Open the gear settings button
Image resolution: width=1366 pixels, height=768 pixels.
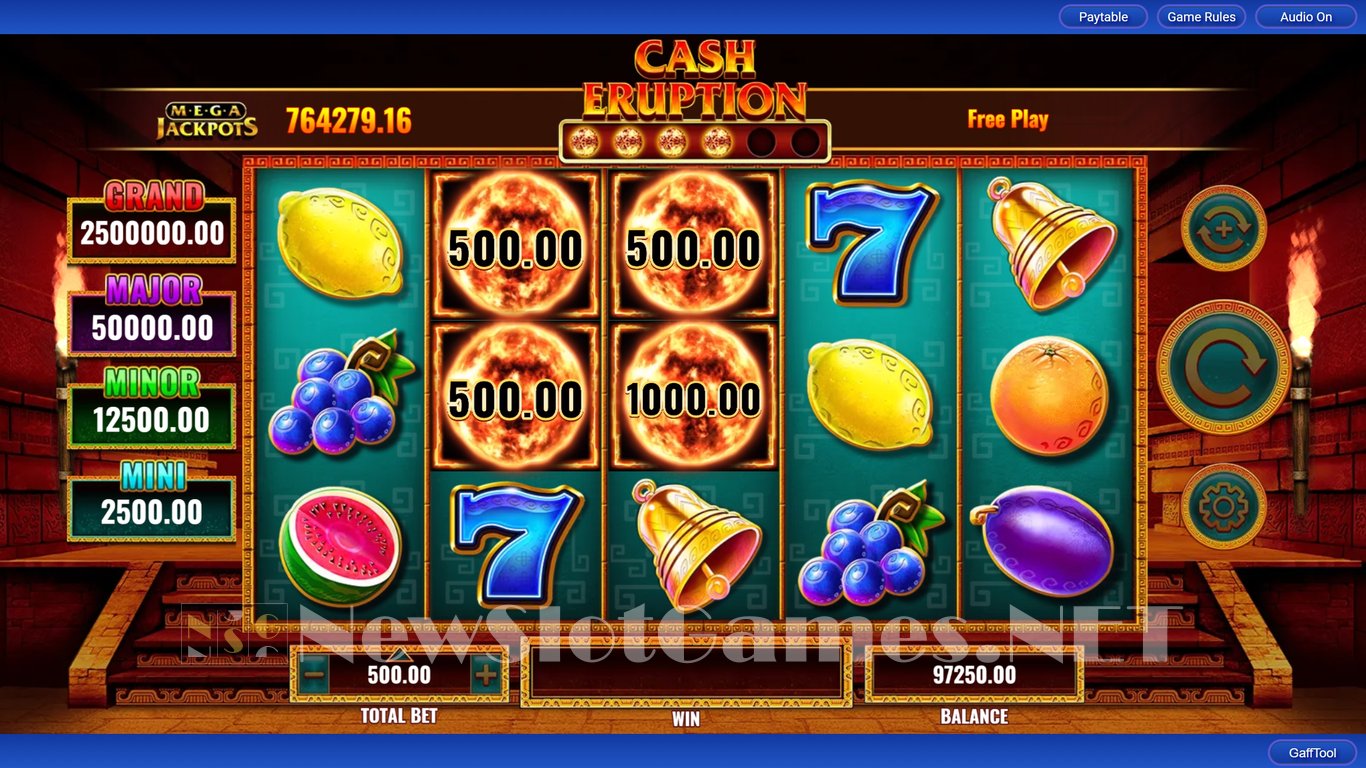(1224, 506)
